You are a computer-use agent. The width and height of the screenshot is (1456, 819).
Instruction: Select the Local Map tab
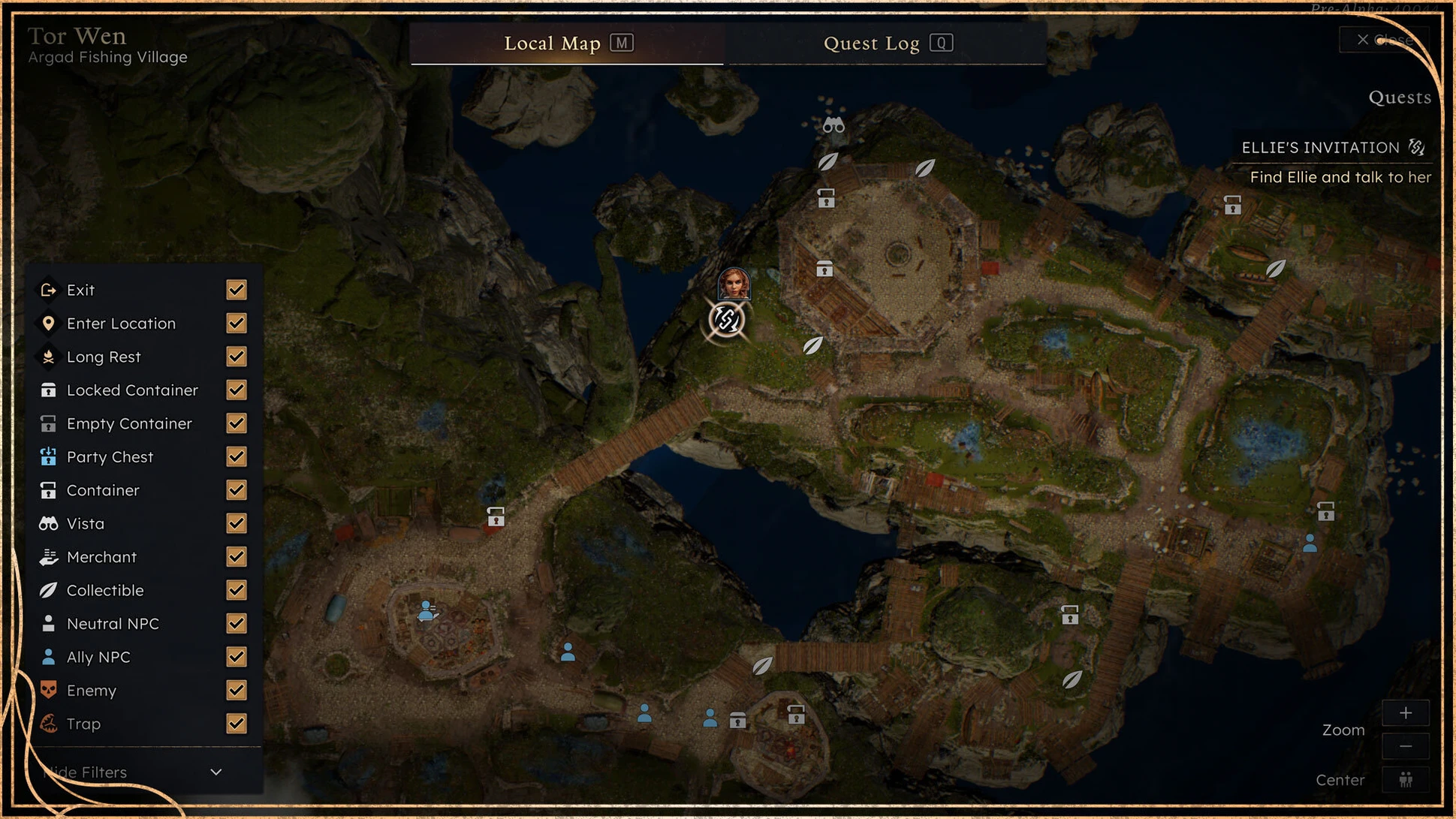pyautogui.click(x=567, y=44)
